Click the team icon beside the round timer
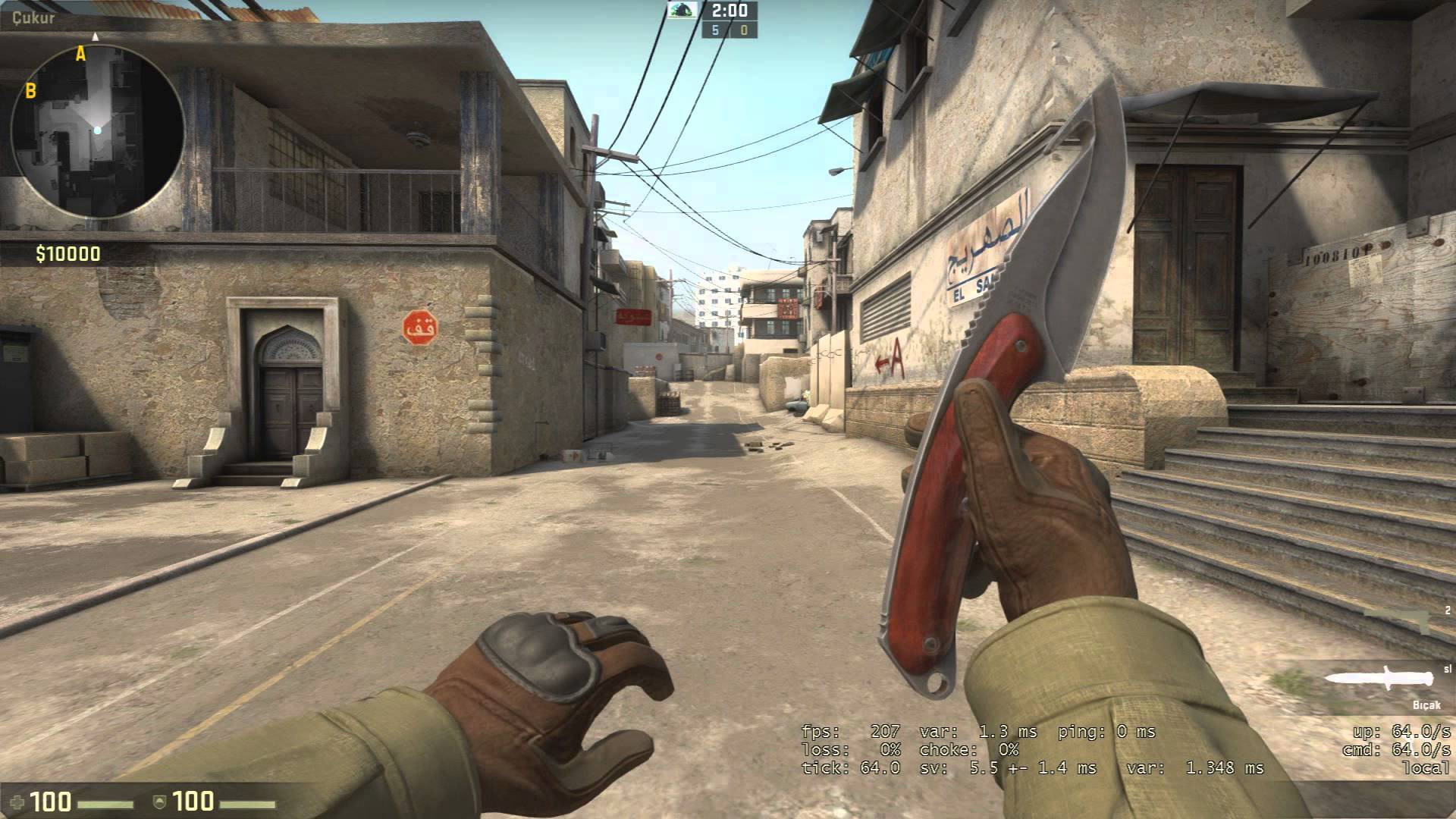The image size is (1456, 819). click(683, 10)
